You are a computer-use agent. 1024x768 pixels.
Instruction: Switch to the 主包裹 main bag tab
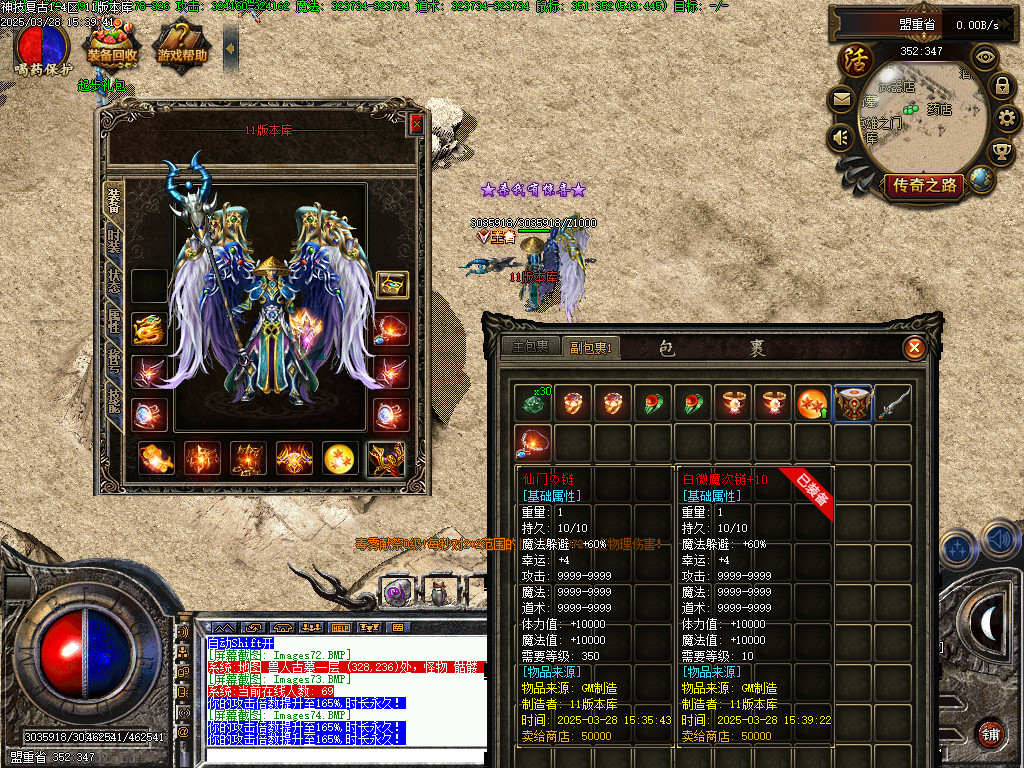(x=531, y=347)
